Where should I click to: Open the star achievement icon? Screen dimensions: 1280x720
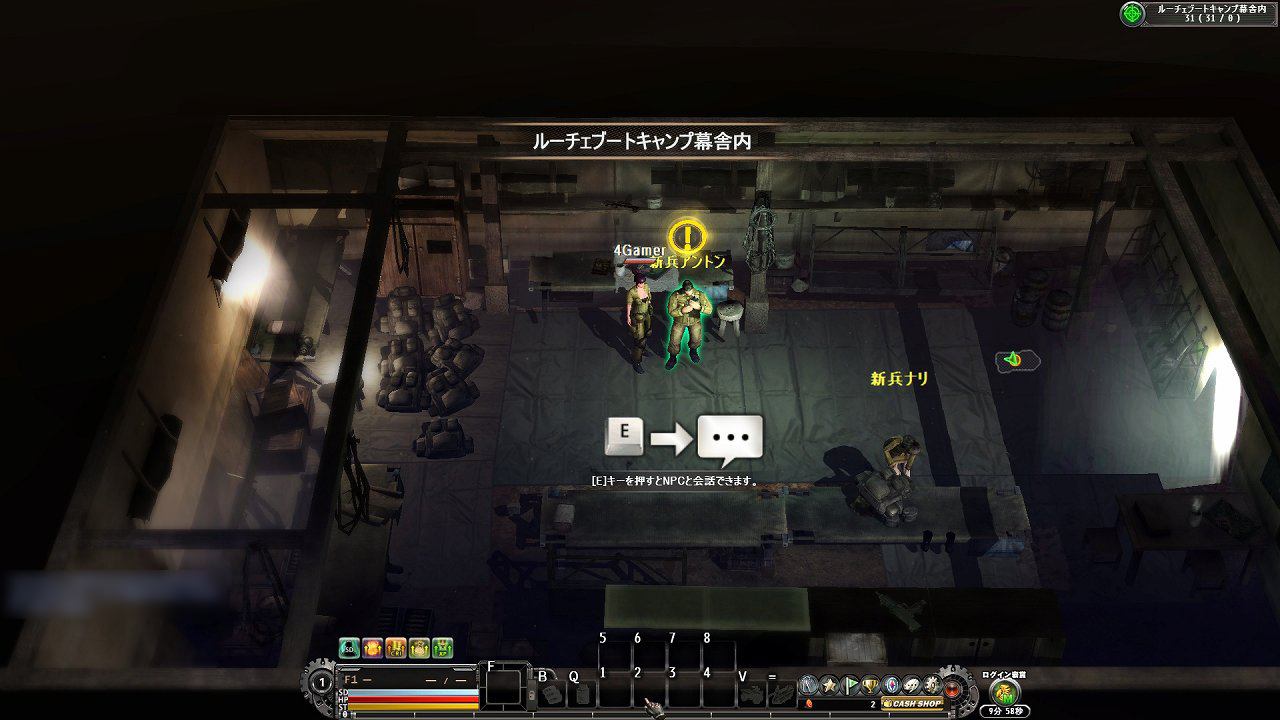(x=828, y=685)
